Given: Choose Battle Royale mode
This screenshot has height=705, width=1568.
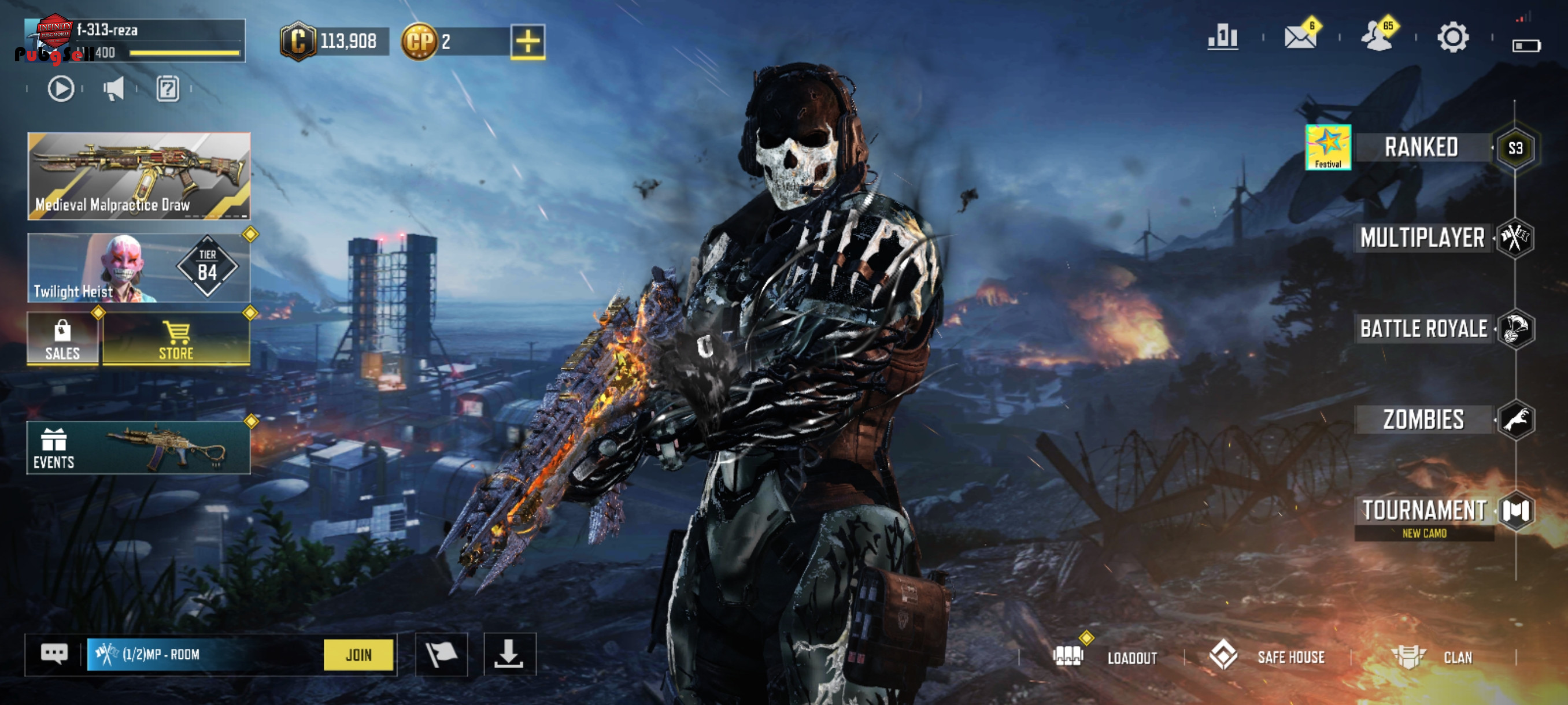Looking at the screenshot, I should (x=1423, y=329).
